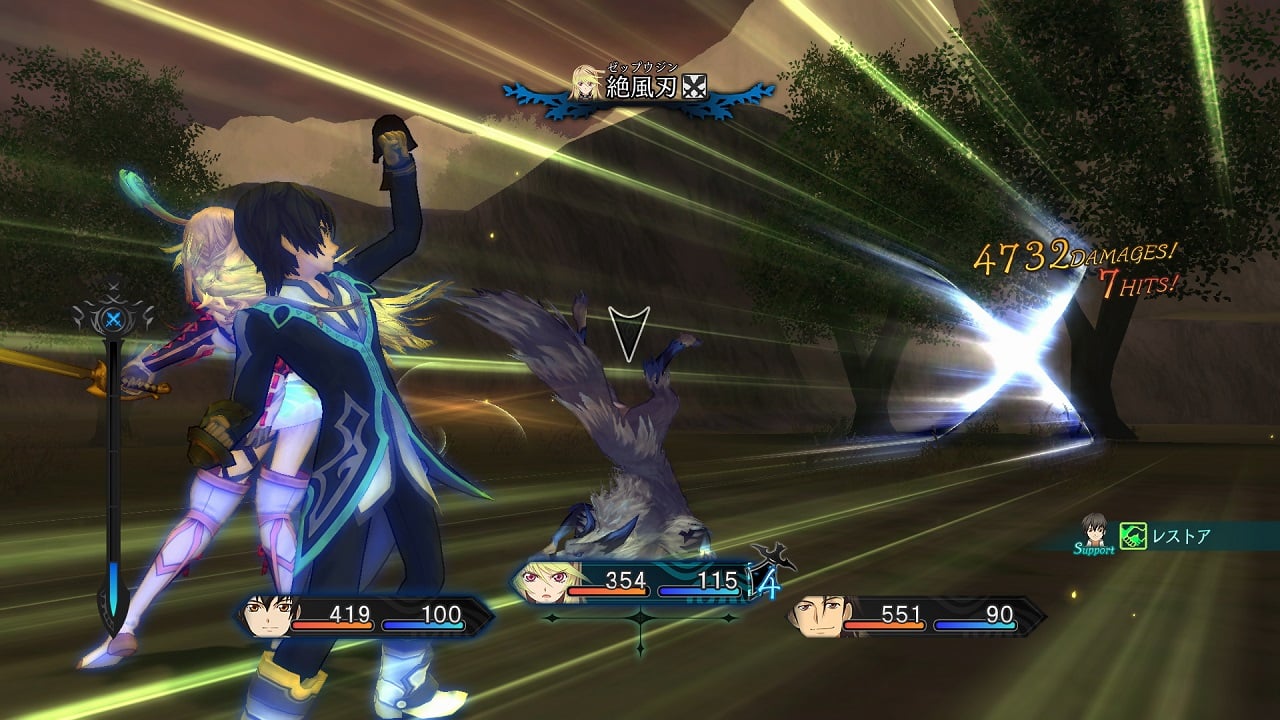Select the blue orb atop the link gauge
Image resolution: width=1280 pixels, height=720 pixels.
(114, 320)
